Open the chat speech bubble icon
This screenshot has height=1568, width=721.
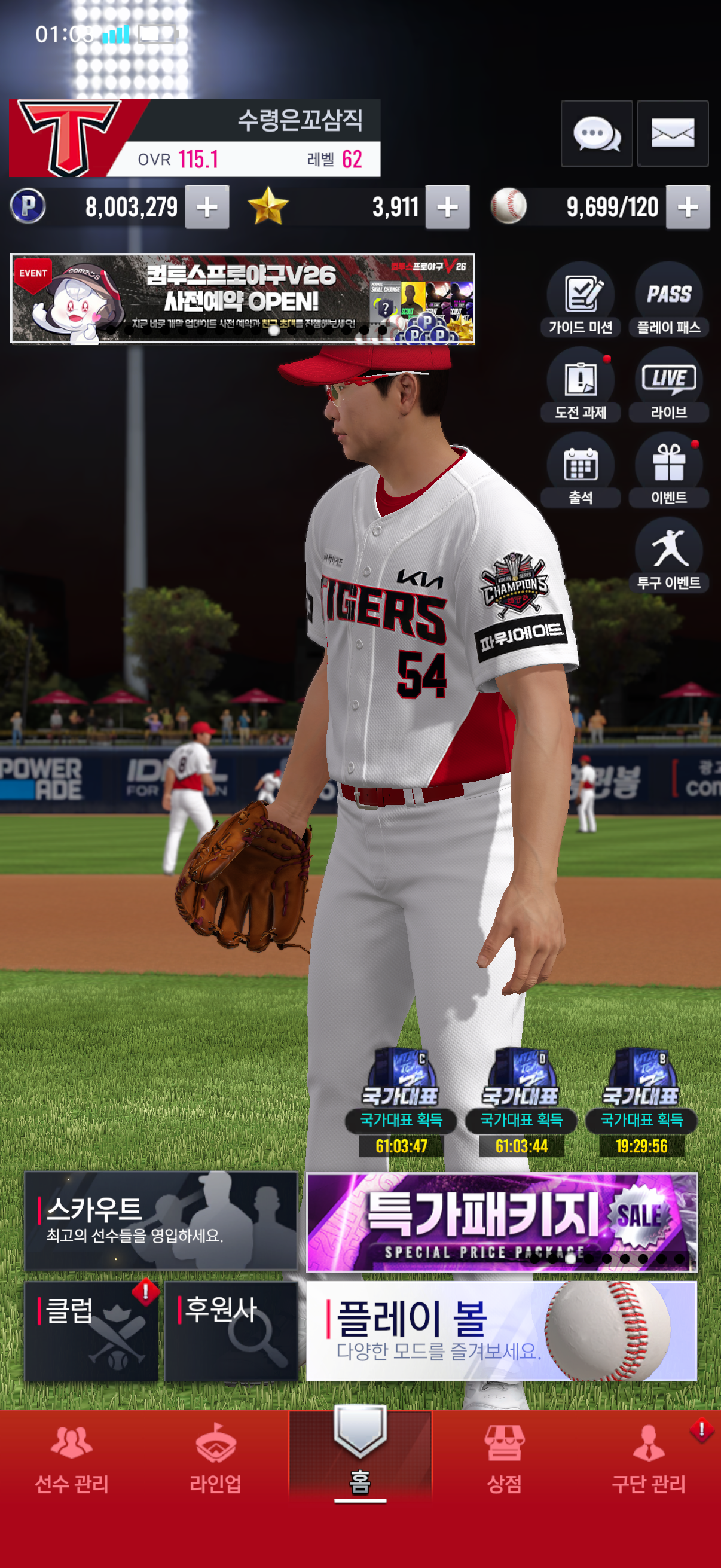pyautogui.click(x=596, y=133)
